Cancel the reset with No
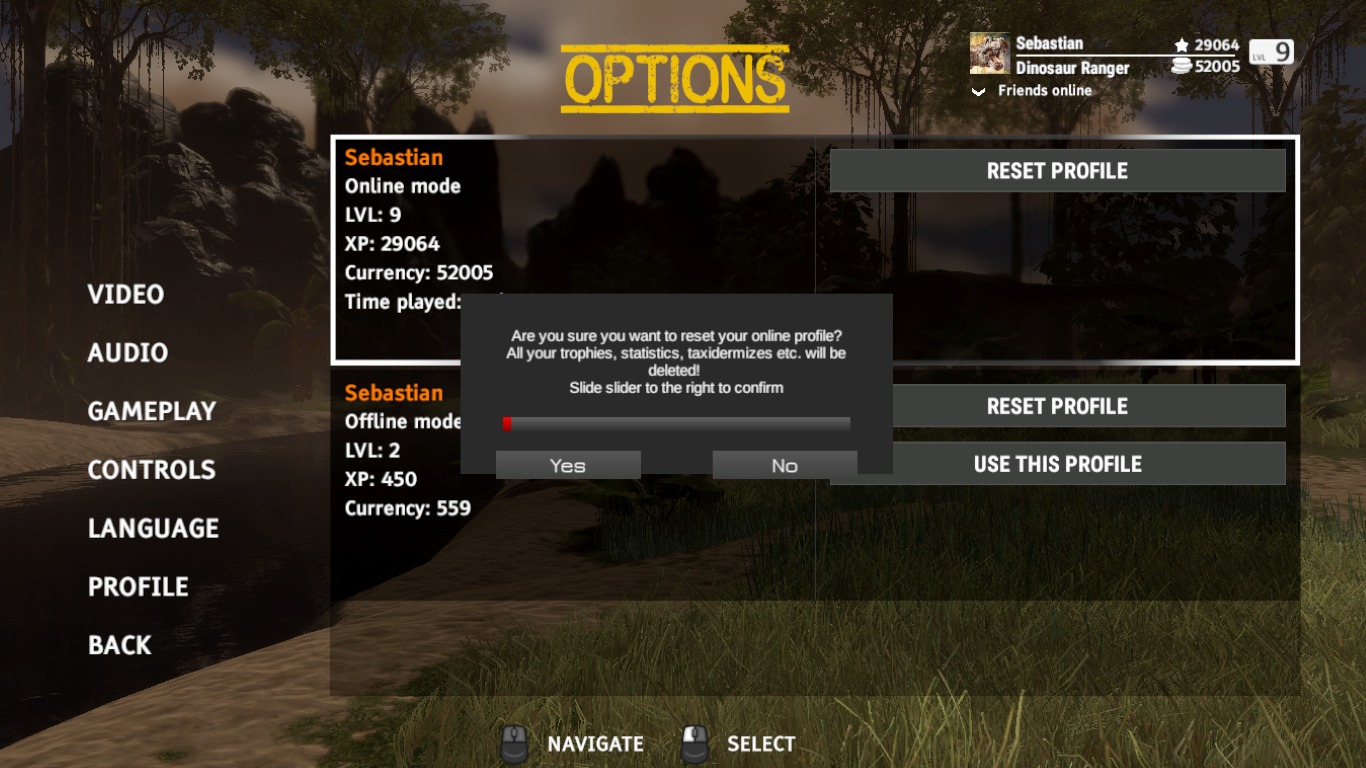1366x768 pixels. [x=784, y=465]
